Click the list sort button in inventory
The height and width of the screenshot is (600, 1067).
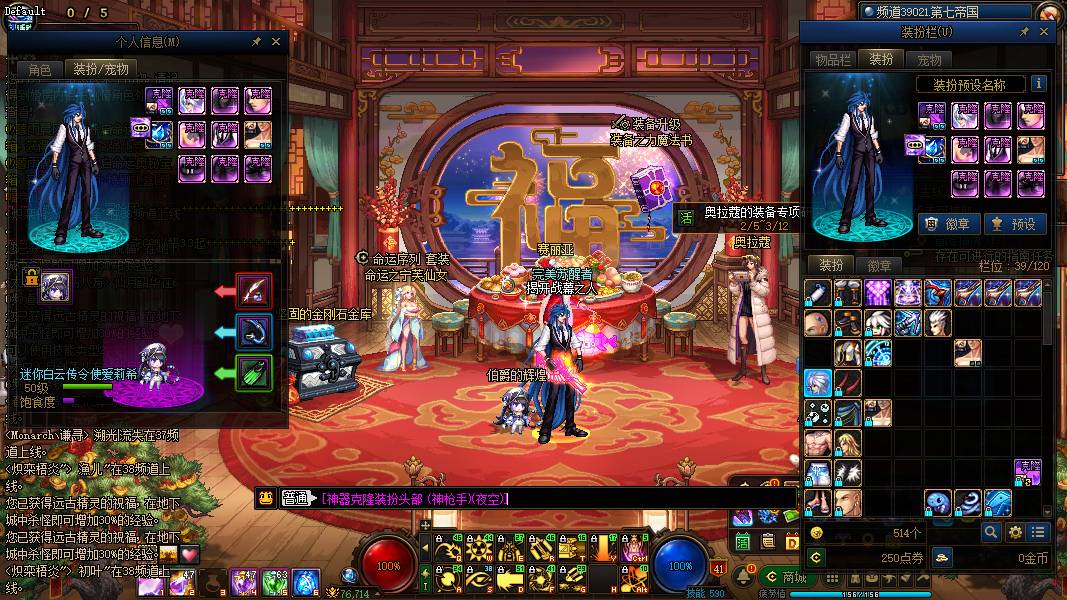click(1039, 533)
